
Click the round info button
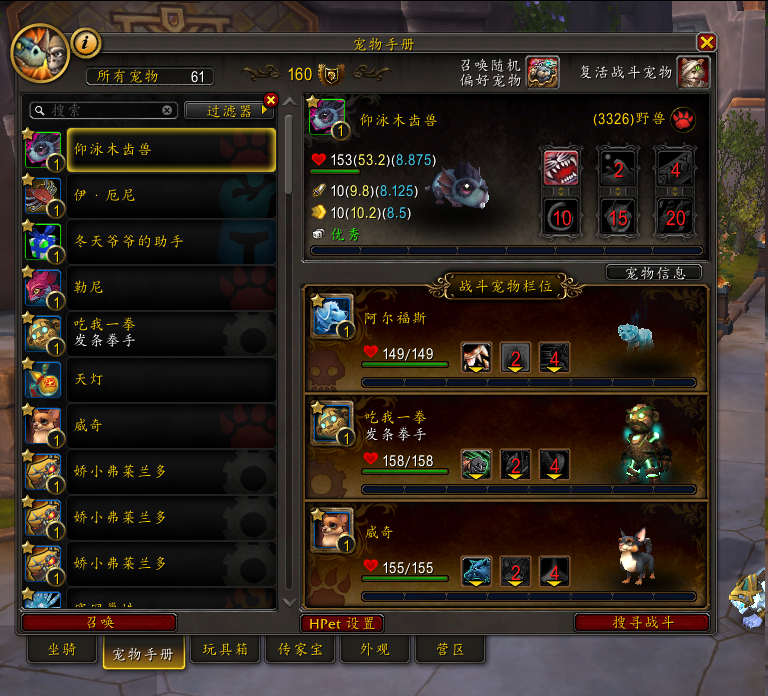point(88,43)
